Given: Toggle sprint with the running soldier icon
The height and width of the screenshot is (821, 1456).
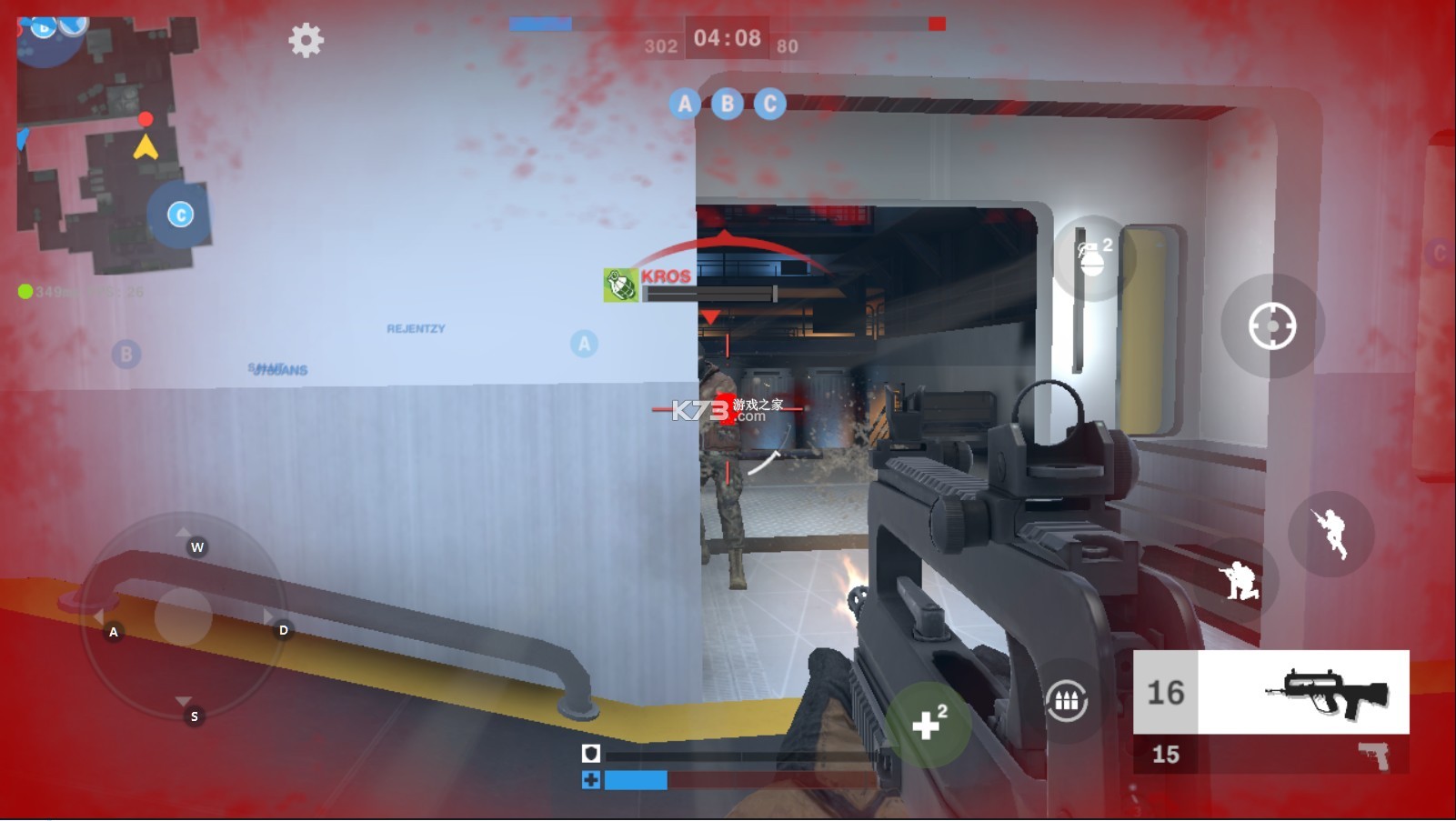Looking at the screenshot, I should pyautogui.click(x=1330, y=533).
